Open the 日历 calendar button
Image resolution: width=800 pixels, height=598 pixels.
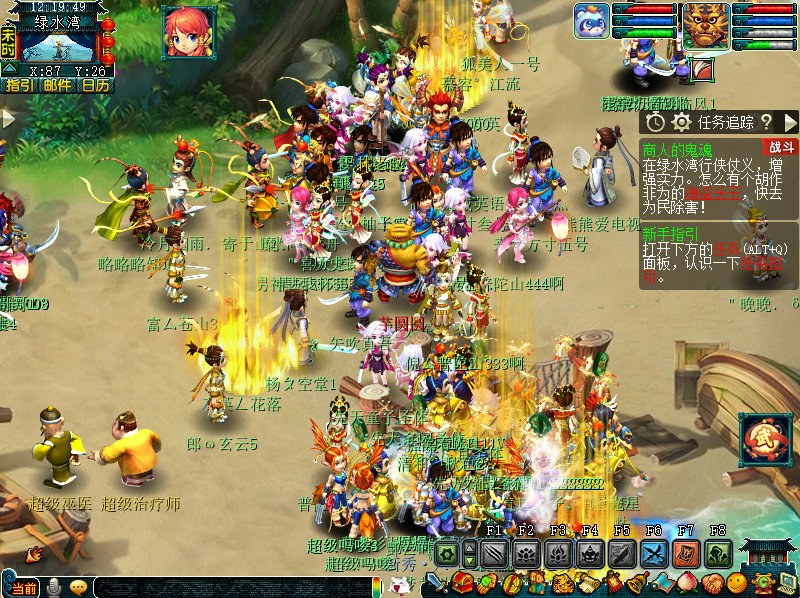click(x=95, y=86)
